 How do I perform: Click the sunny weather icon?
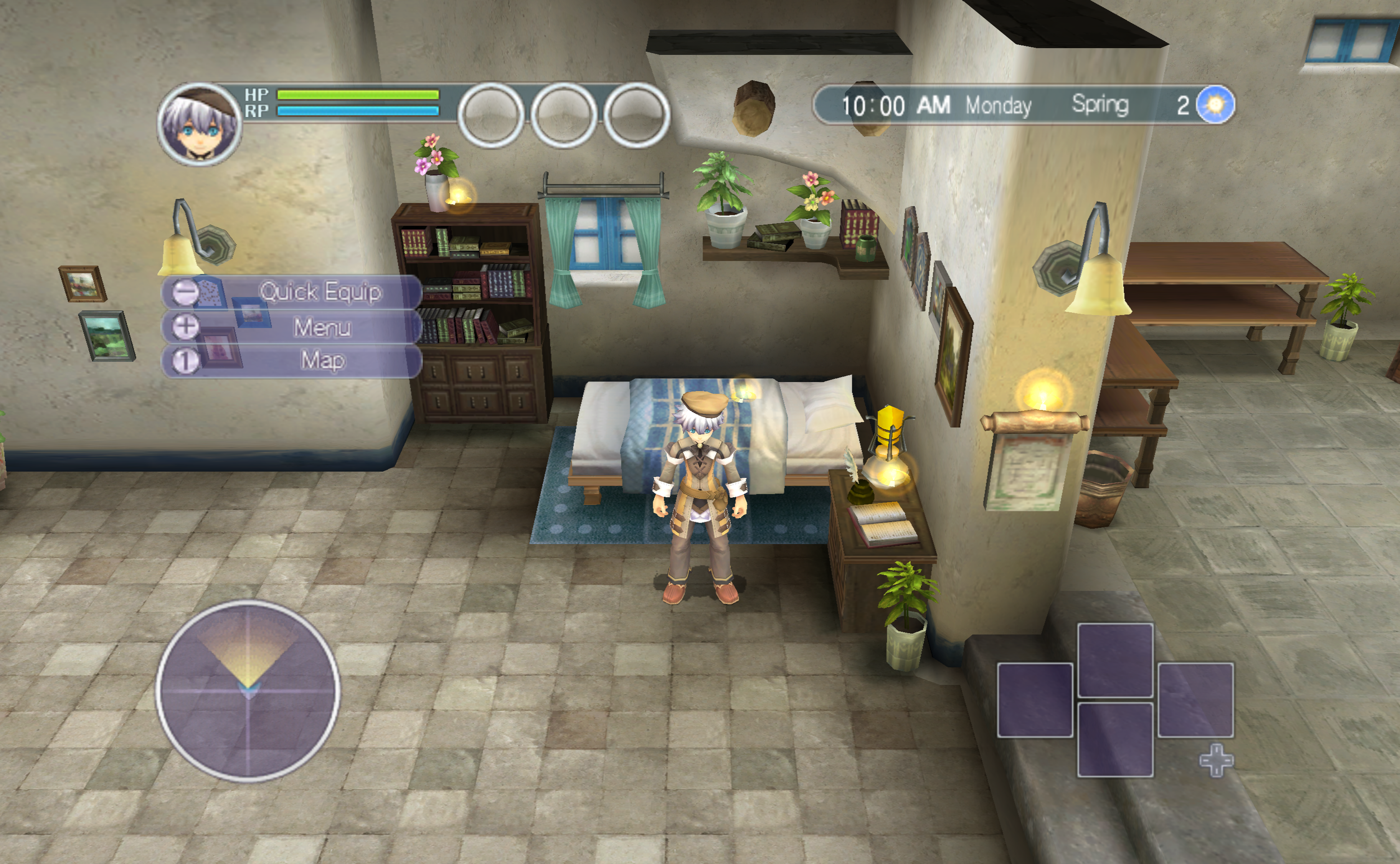1215,104
